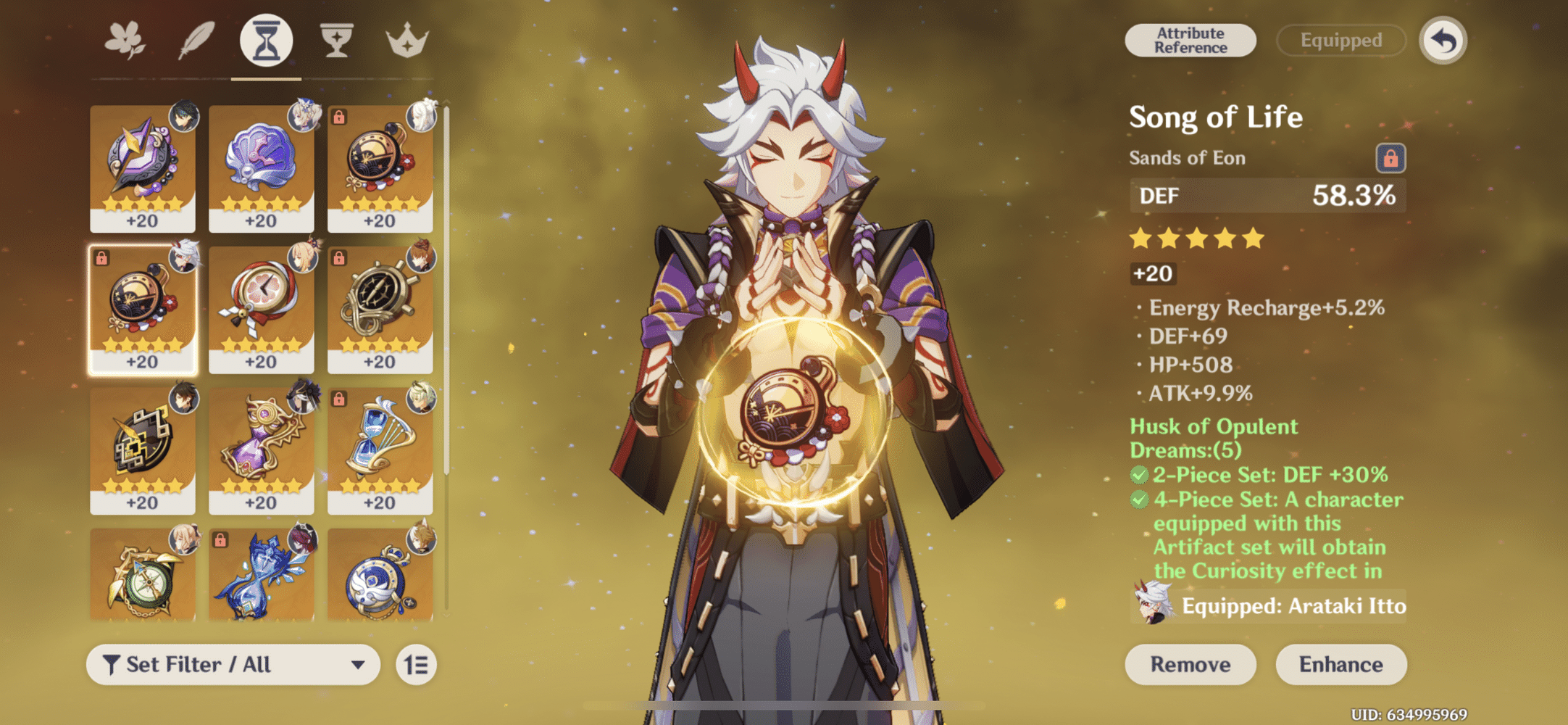The width and height of the screenshot is (1568, 725).
Task: Open the Attribute Reference panel
Action: click(x=1190, y=40)
